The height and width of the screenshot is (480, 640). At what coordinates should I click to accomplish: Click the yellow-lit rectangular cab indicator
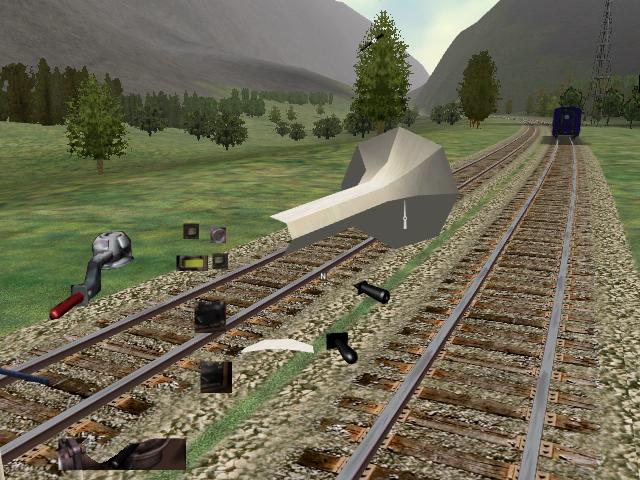[x=191, y=263]
